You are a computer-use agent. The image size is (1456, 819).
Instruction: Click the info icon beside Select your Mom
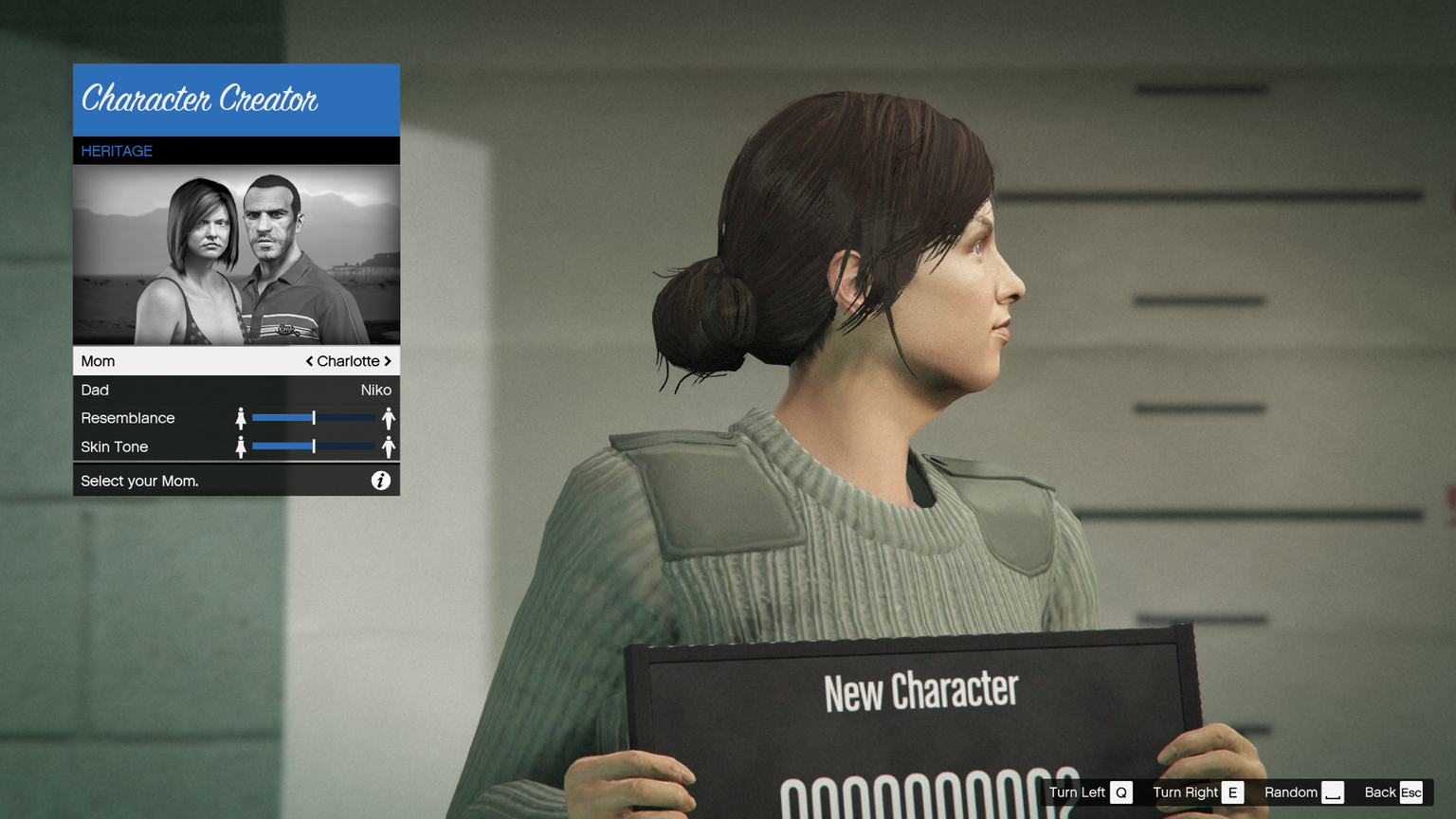(x=380, y=481)
